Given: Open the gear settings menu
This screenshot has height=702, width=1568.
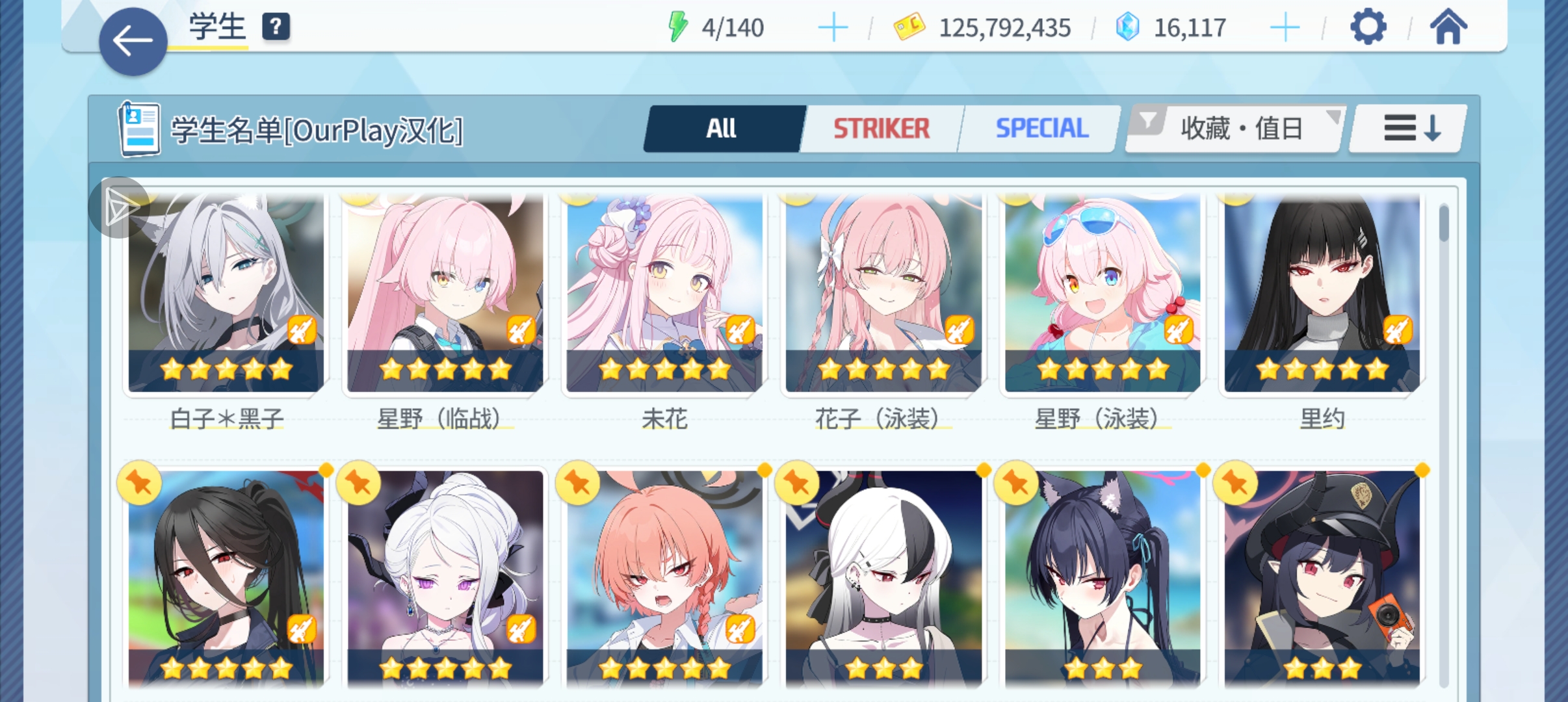Looking at the screenshot, I should point(1368,27).
